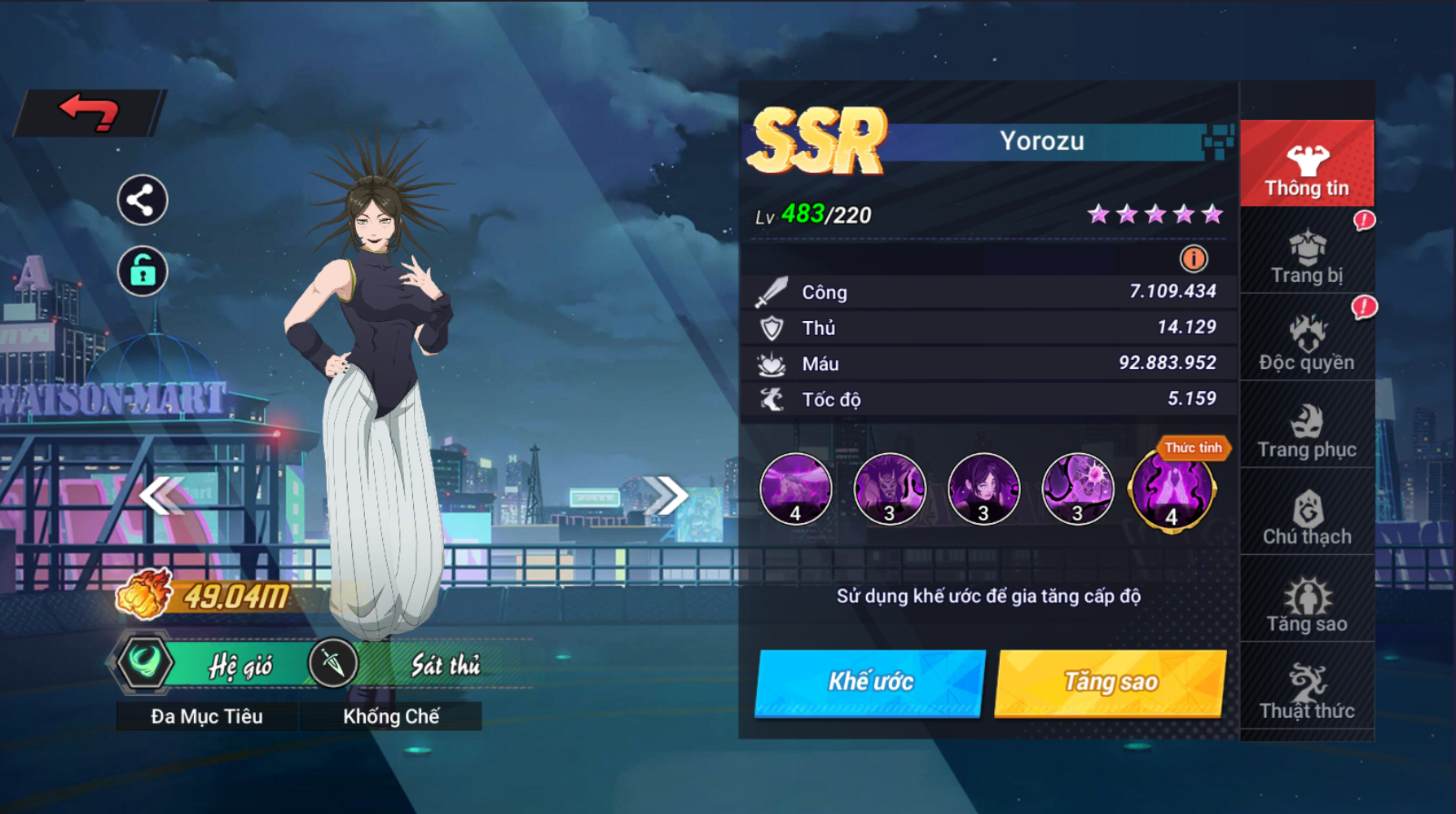Open the Thuật thức tab
This screenshot has width=1456, height=814.
[x=1306, y=692]
